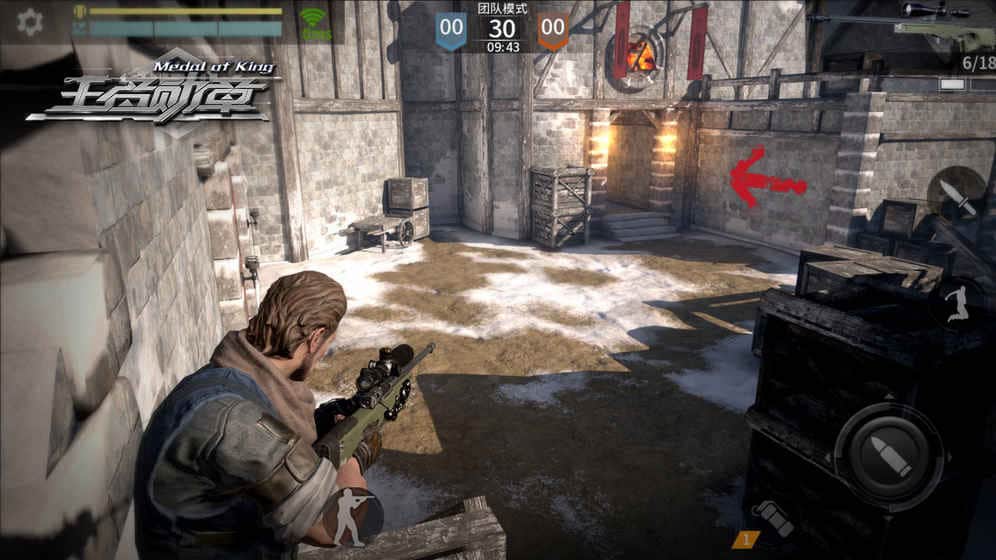Screen dimensions: 996x560
Task: Open the settings gear menu
Action: point(30,22)
